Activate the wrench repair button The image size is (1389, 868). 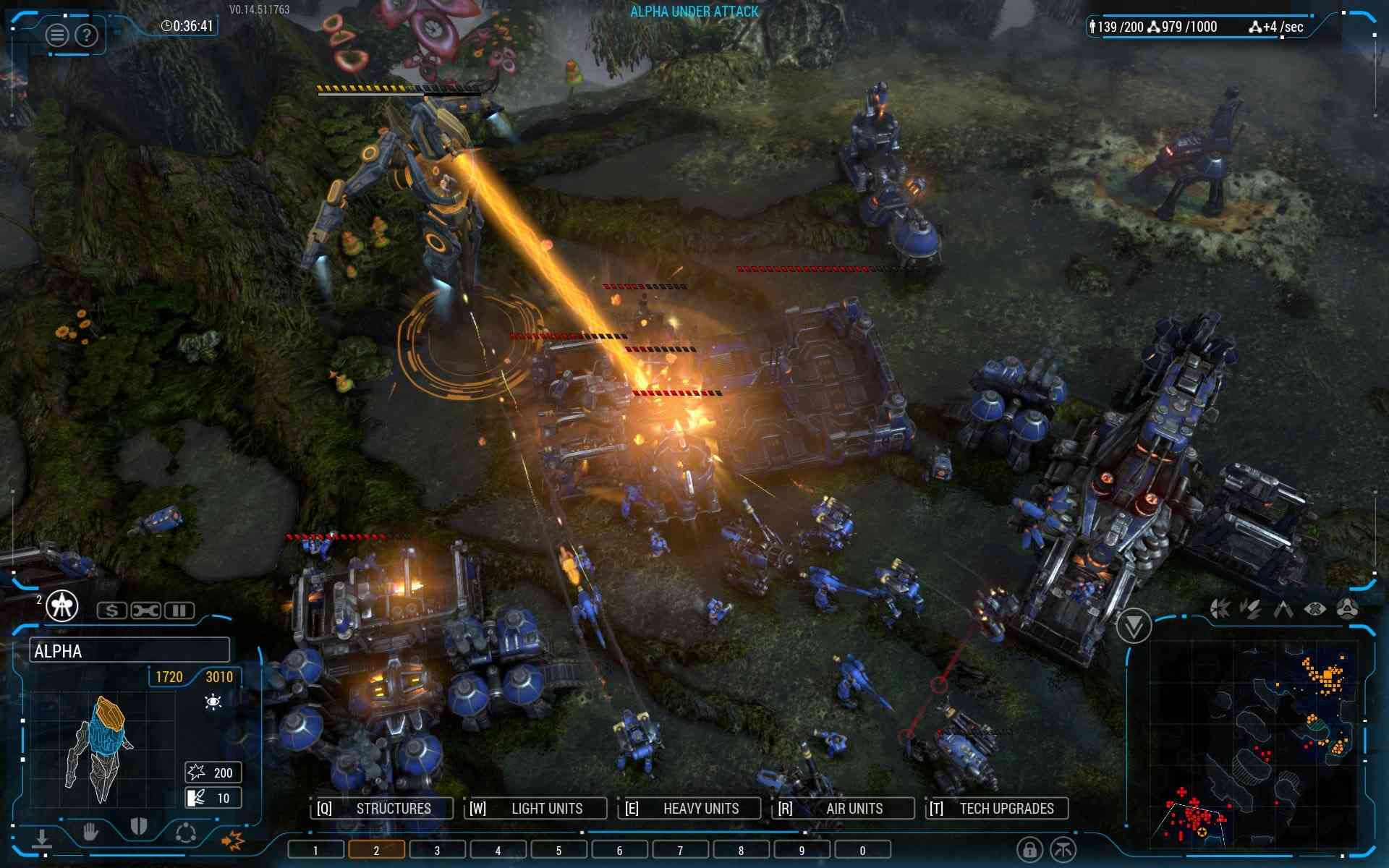point(145,610)
